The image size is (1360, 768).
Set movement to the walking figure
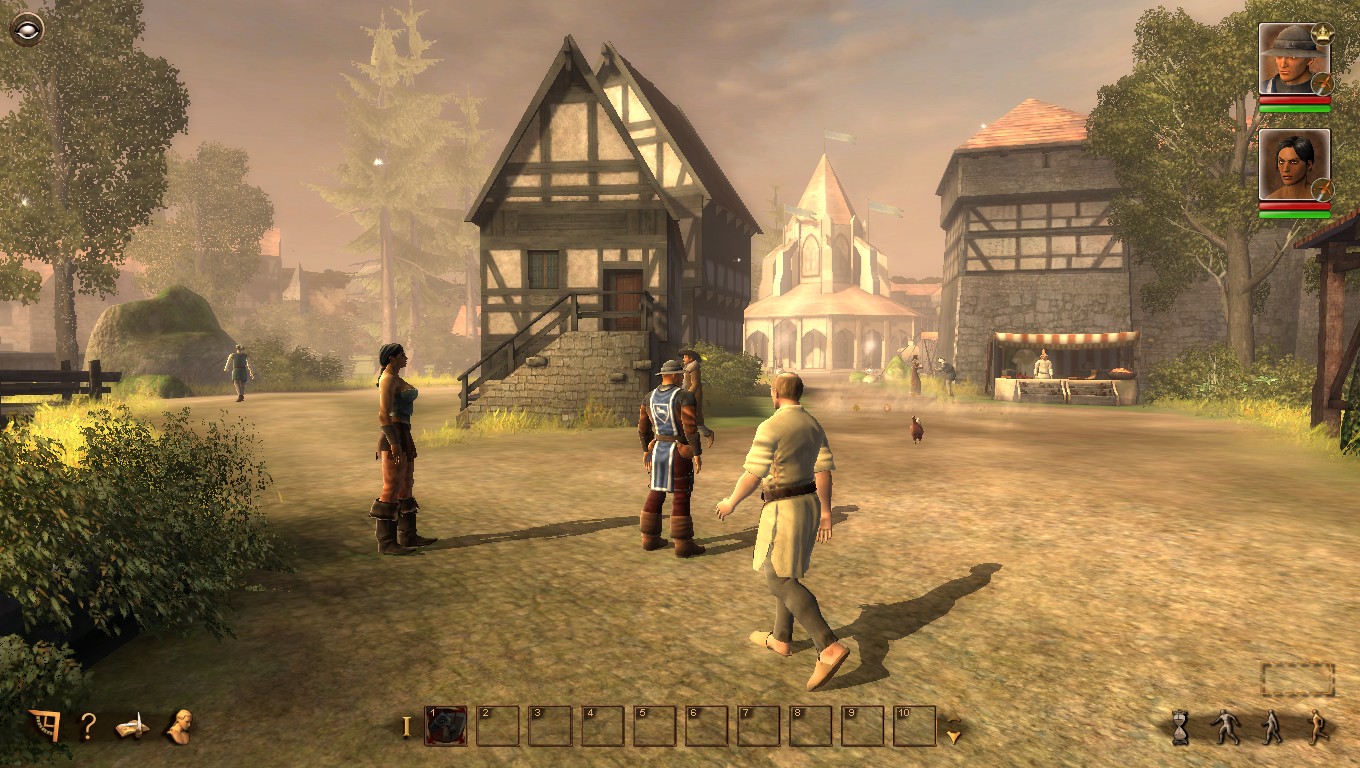click(x=1271, y=727)
